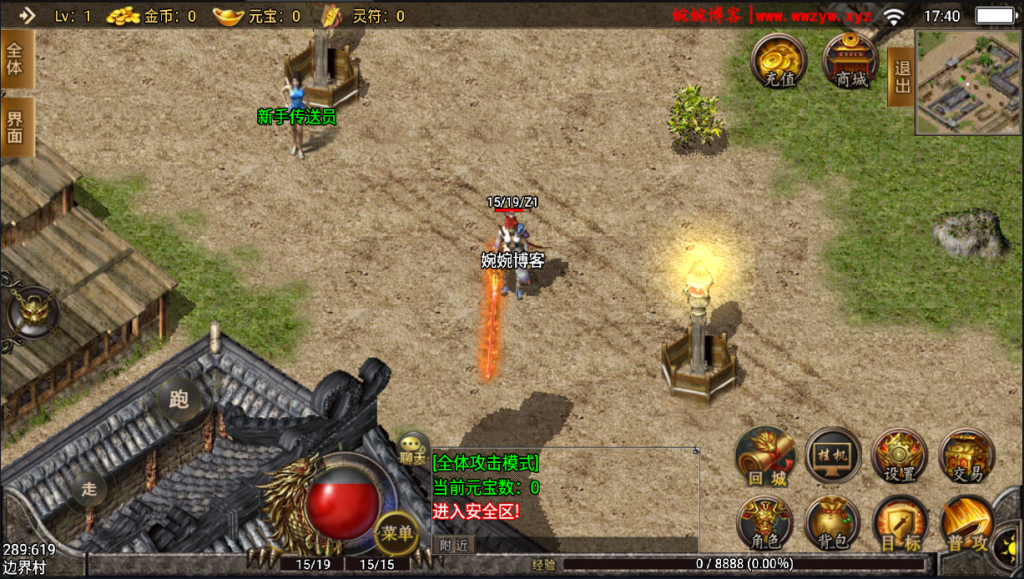Open the 商城 mall
This screenshot has width=1024, height=579.
coord(851,61)
